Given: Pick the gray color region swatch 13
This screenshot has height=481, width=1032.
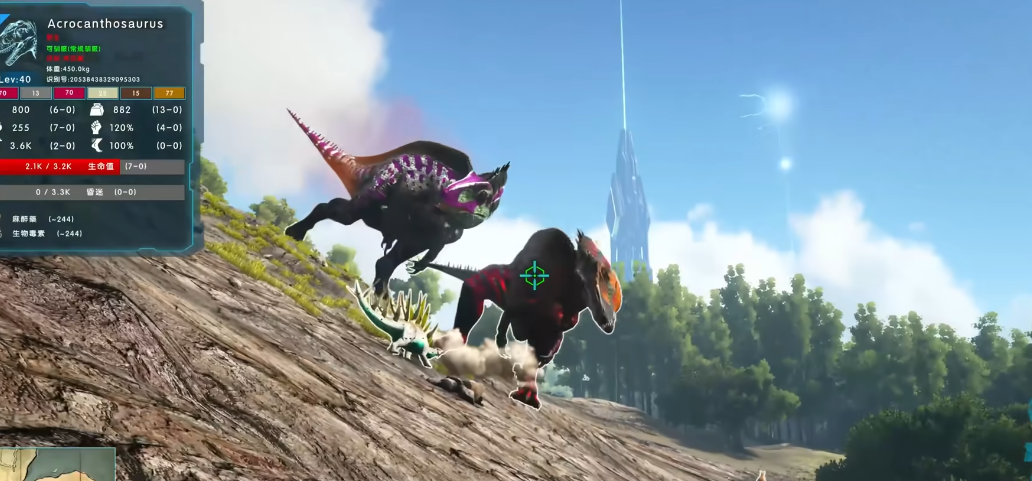Looking at the screenshot, I should [36, 93].
